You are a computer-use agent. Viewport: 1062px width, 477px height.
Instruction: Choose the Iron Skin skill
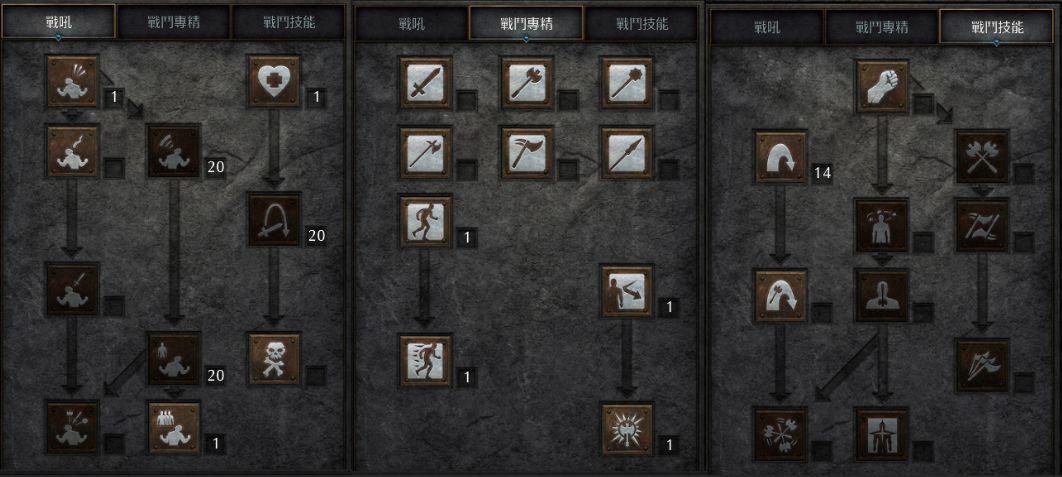pos(627,290)
